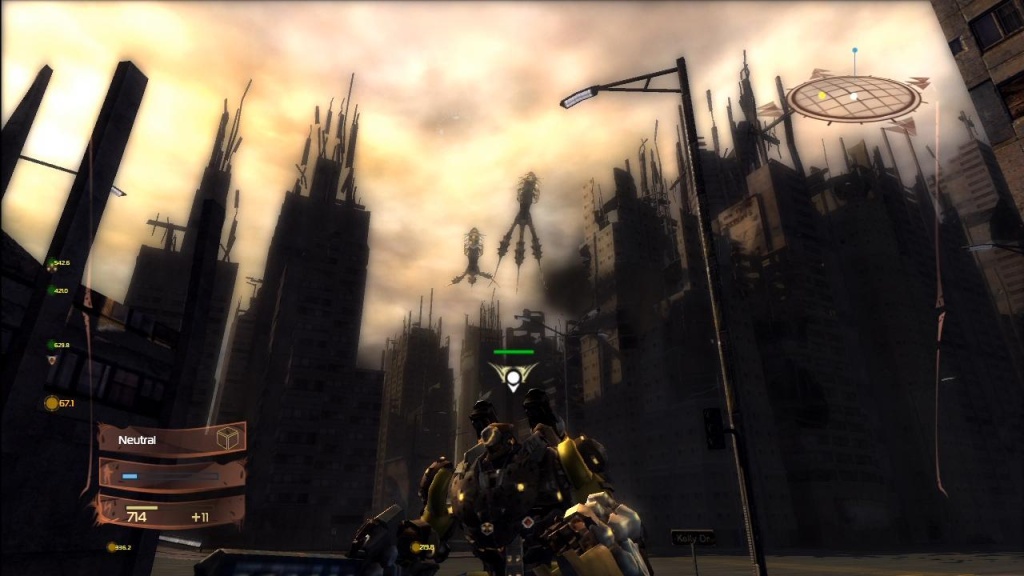1024x576 pixels.
Task: Select the yellow blip on the radar
Action: [822, 96]
